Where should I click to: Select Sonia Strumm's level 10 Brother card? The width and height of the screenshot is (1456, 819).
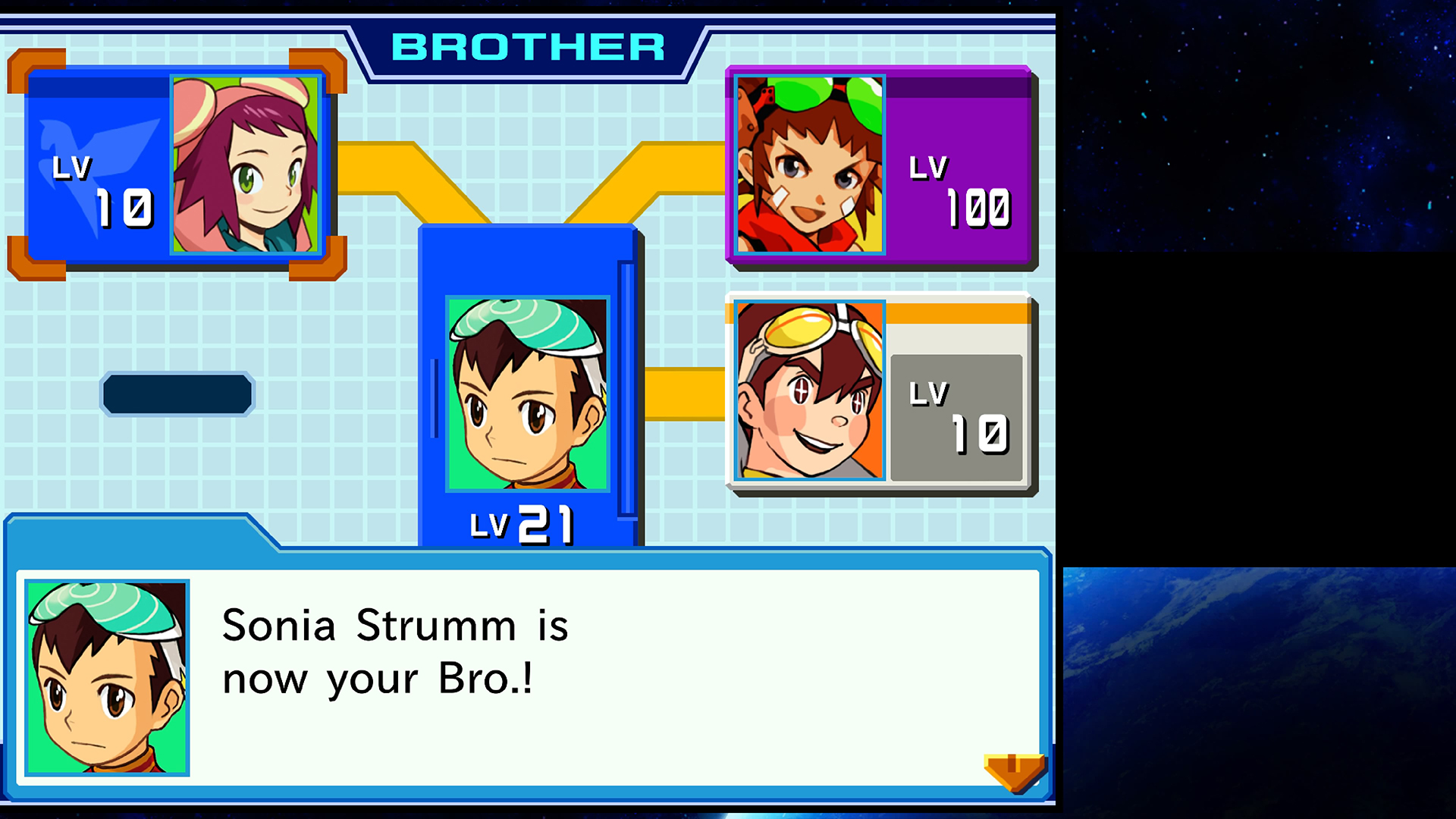point(176,165)
